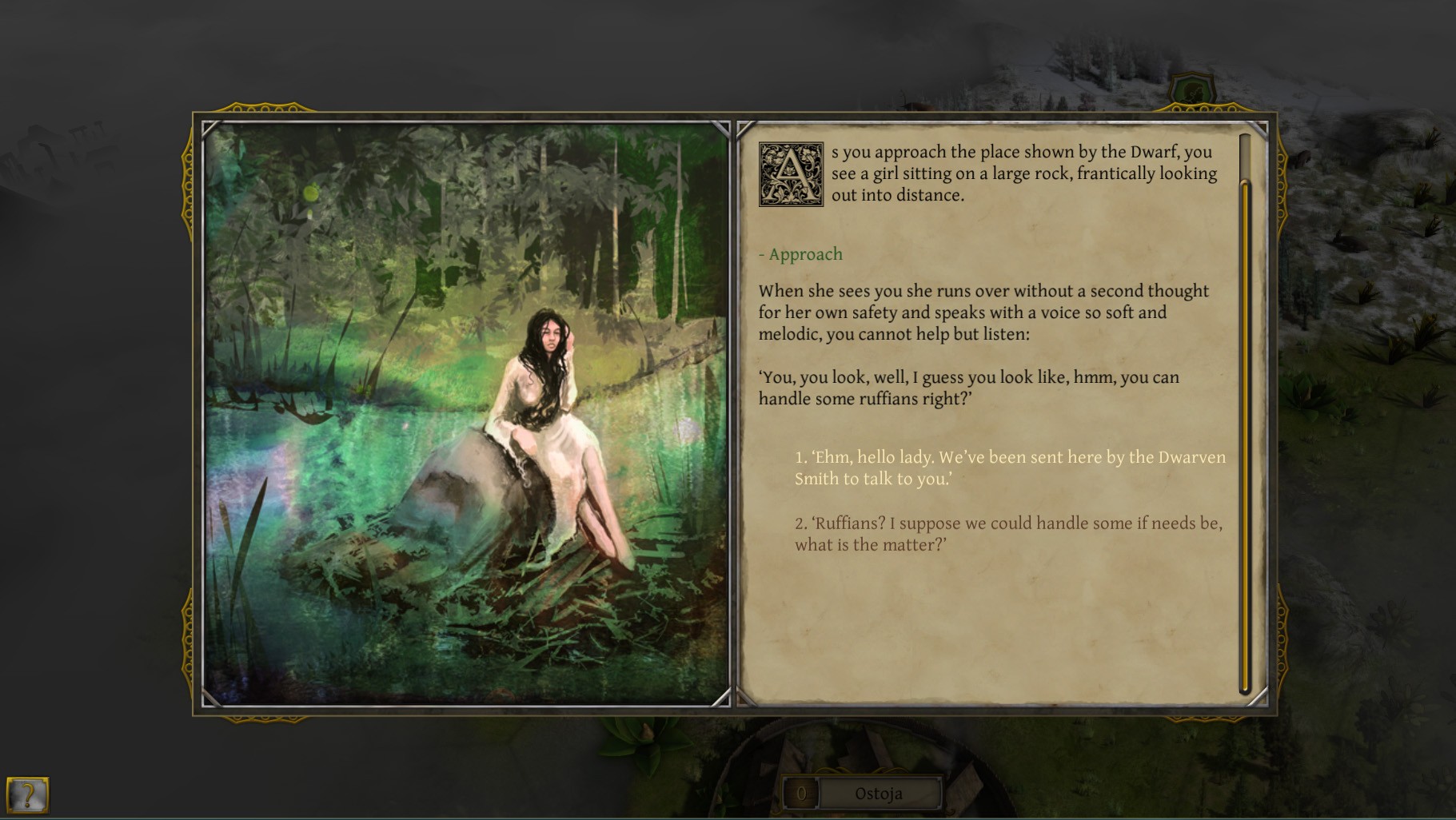Choose the 'Ehm, hello lady' reply option
Viewport: 1456px width, 820px height.
point(1009,468)
